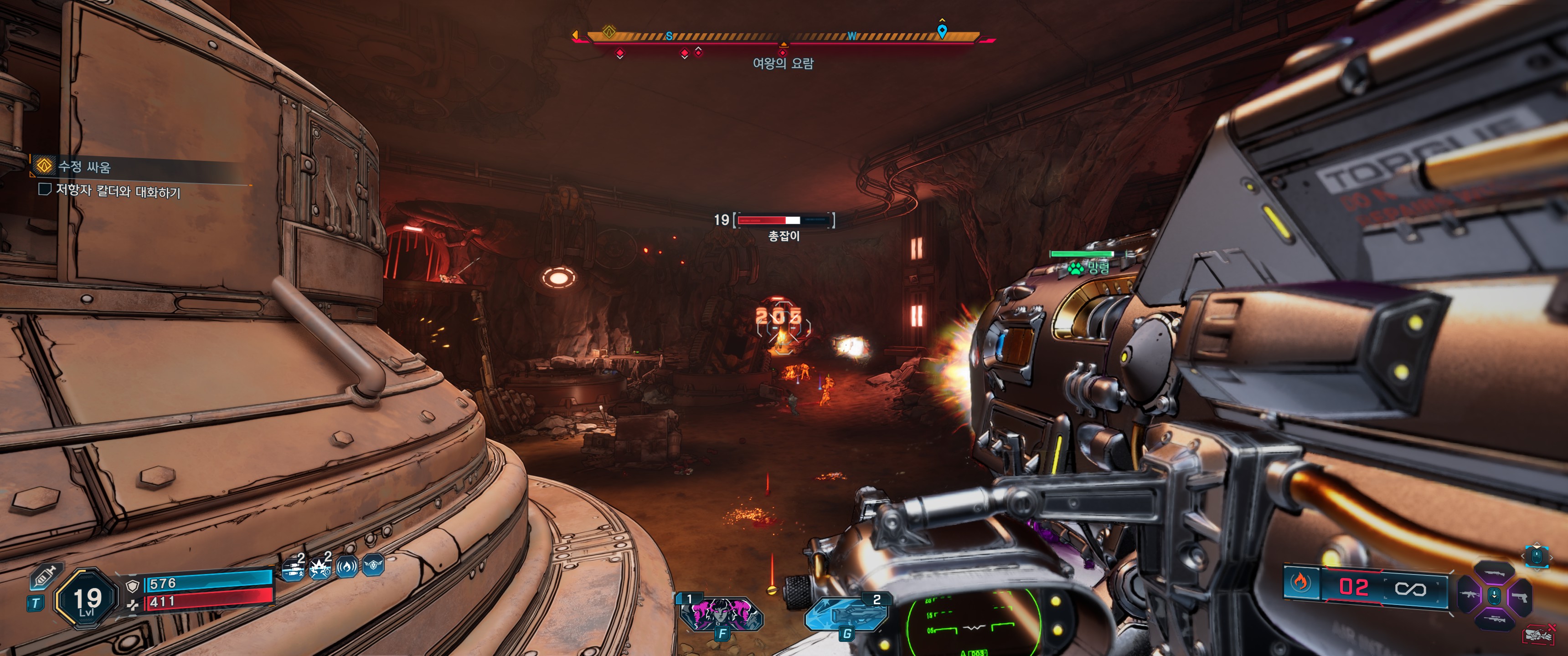The height and width of the screenshot is (656, 1568).
Task: Click the yellow quest marker on compass
Action: click(x=609, y=31)
